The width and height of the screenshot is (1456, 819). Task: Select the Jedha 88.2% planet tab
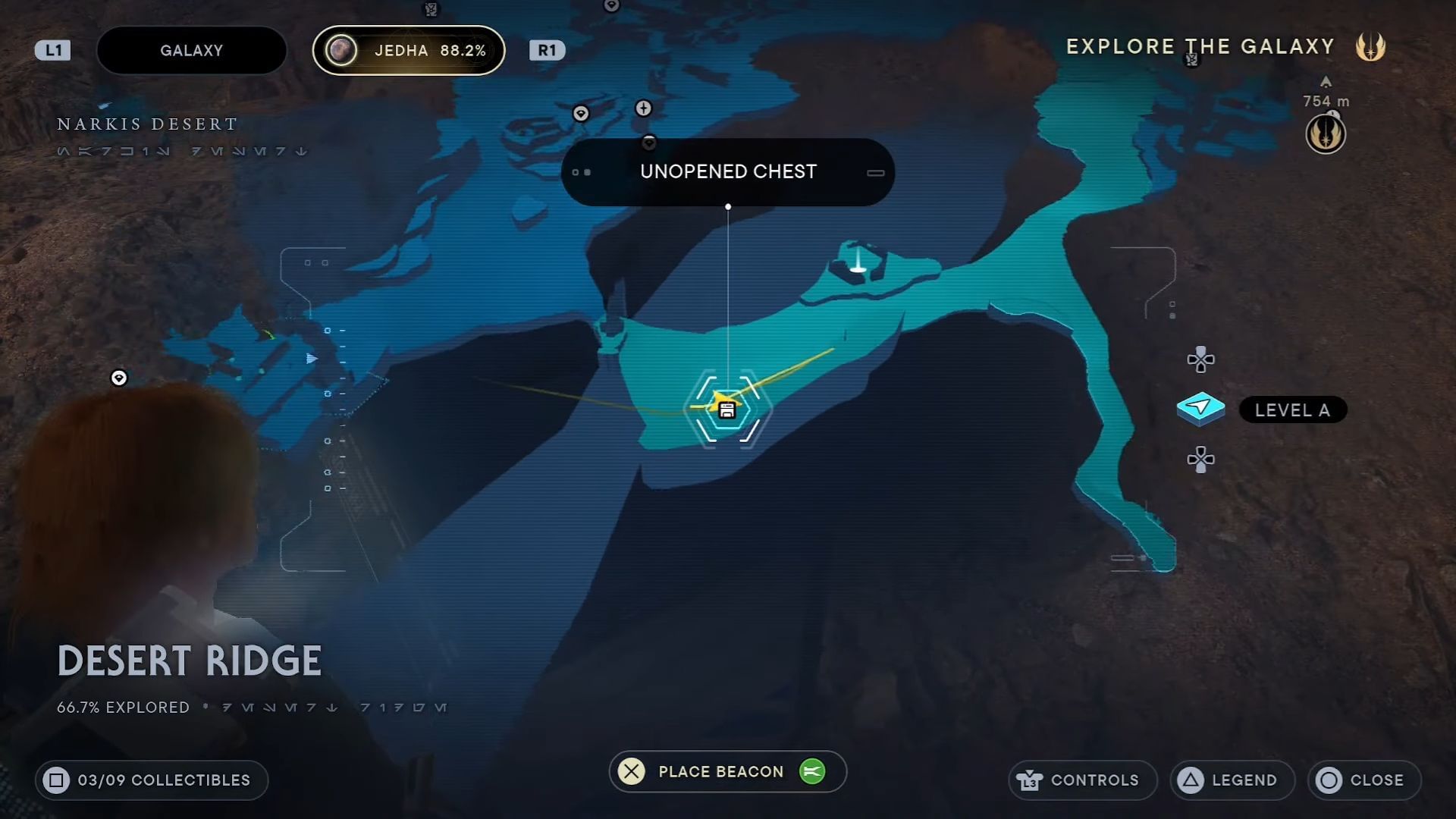coord(409,51)
